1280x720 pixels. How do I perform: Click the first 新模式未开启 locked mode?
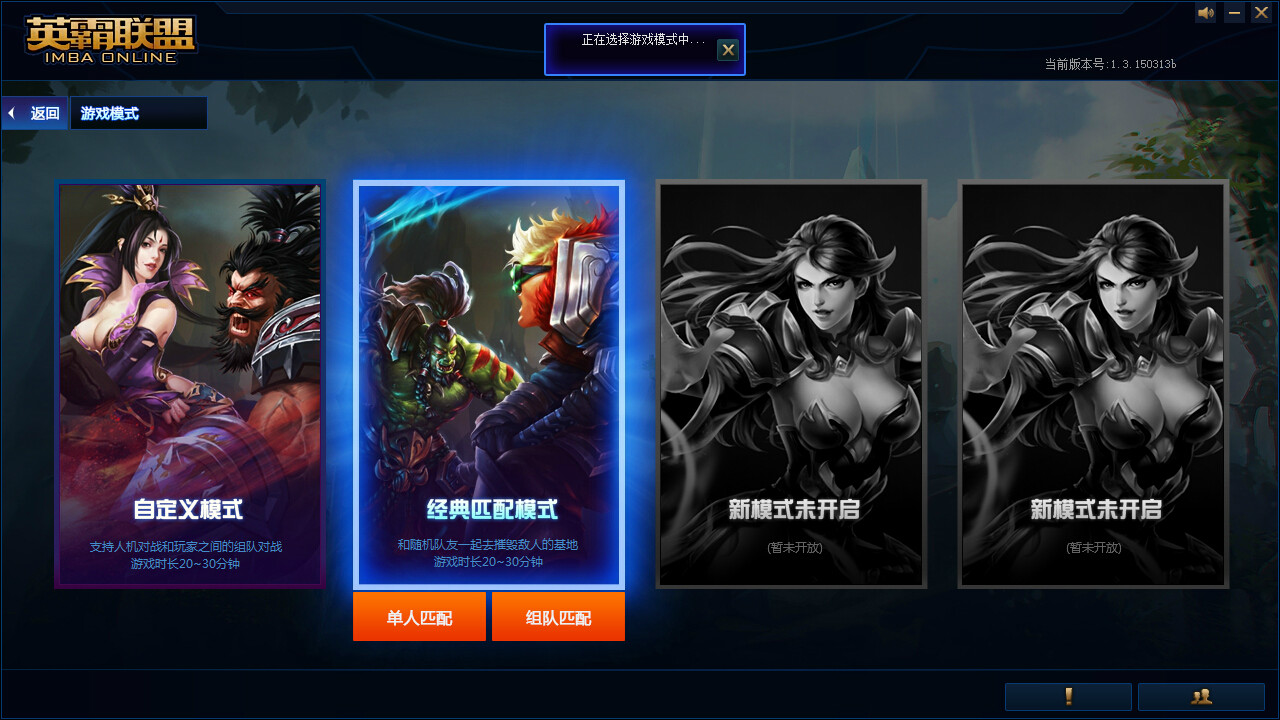pyautogui.click(x=791, y=384)
